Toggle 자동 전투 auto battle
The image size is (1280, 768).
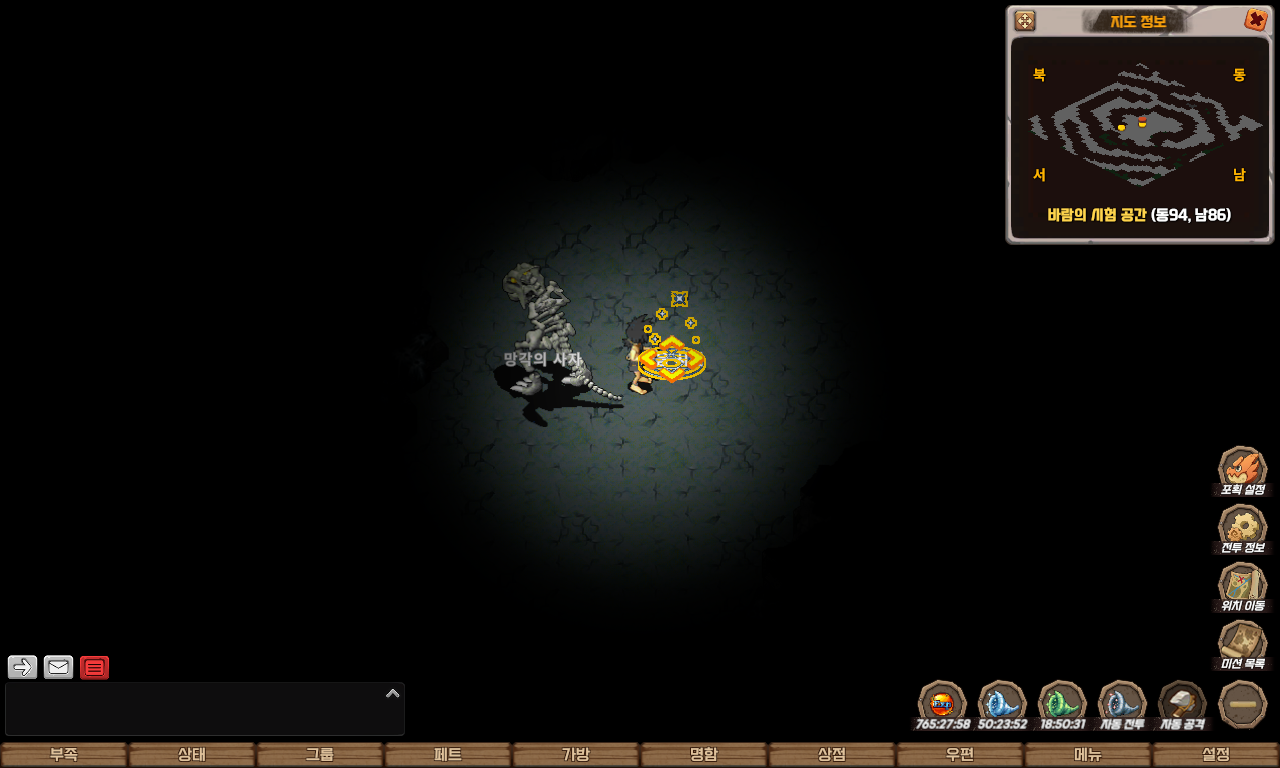click(1122, 704)
